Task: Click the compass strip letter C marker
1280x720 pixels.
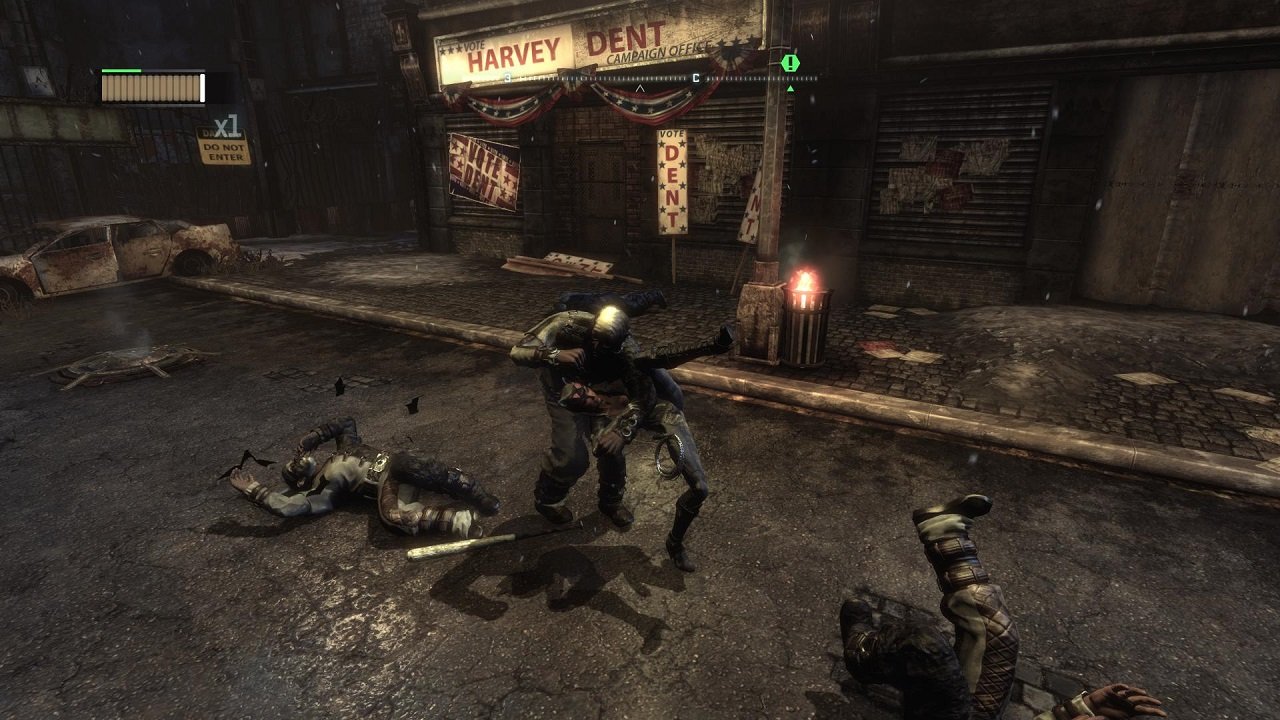Action: tap(694, 78)
